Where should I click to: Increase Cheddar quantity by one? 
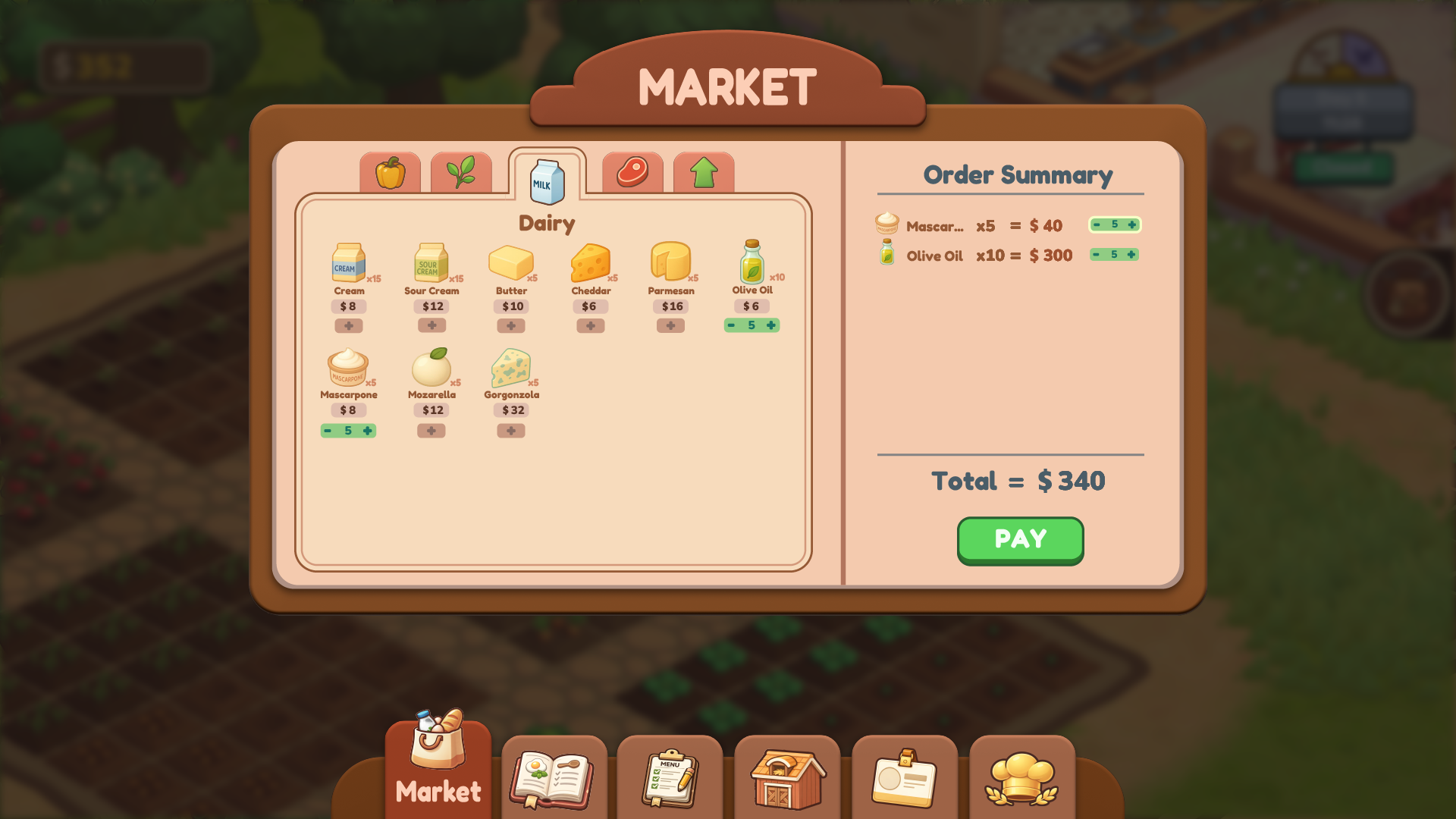coord(591,325)
